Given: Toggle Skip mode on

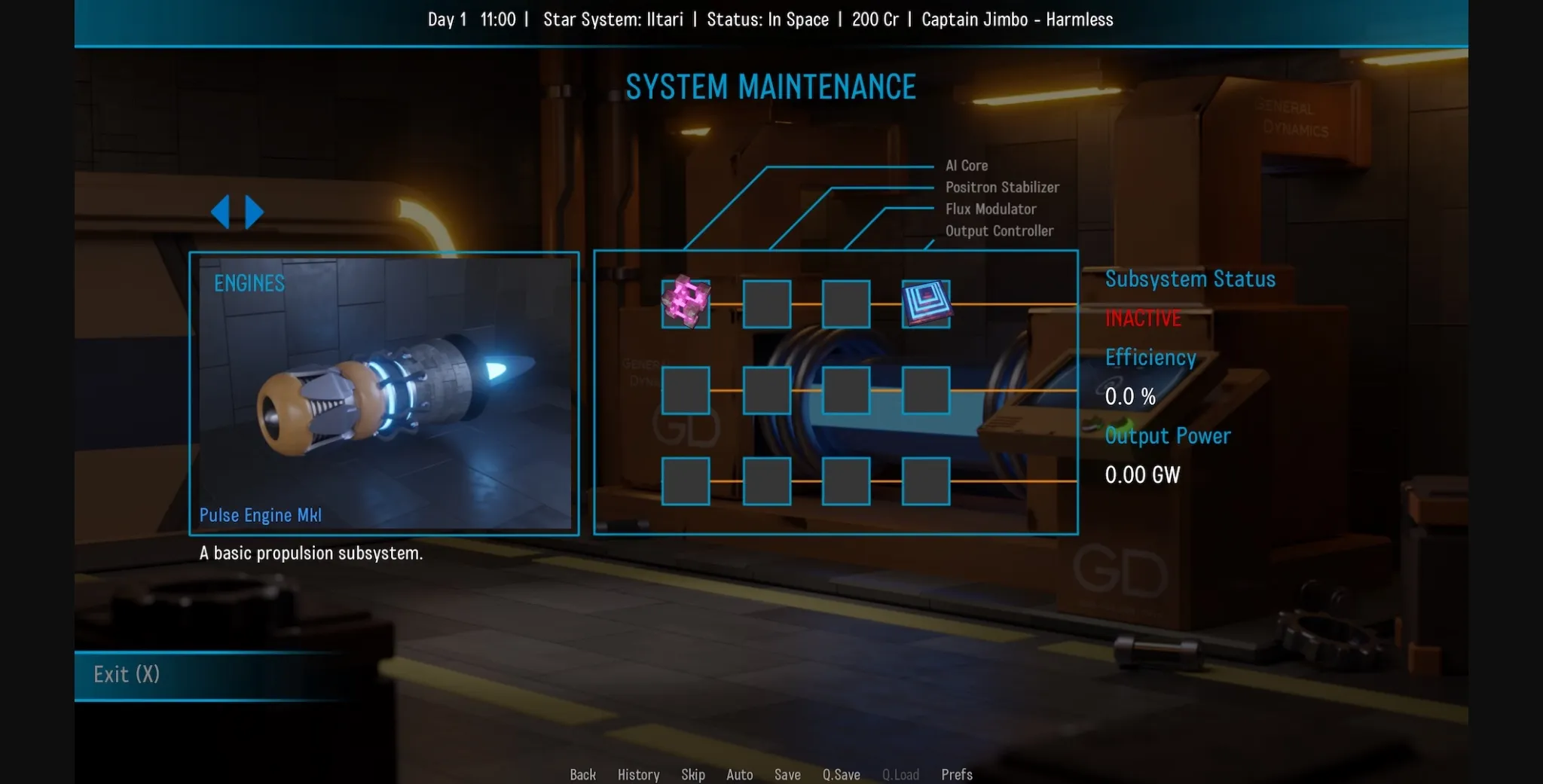Looking at the screenshot, I should [x=693, y=774].
